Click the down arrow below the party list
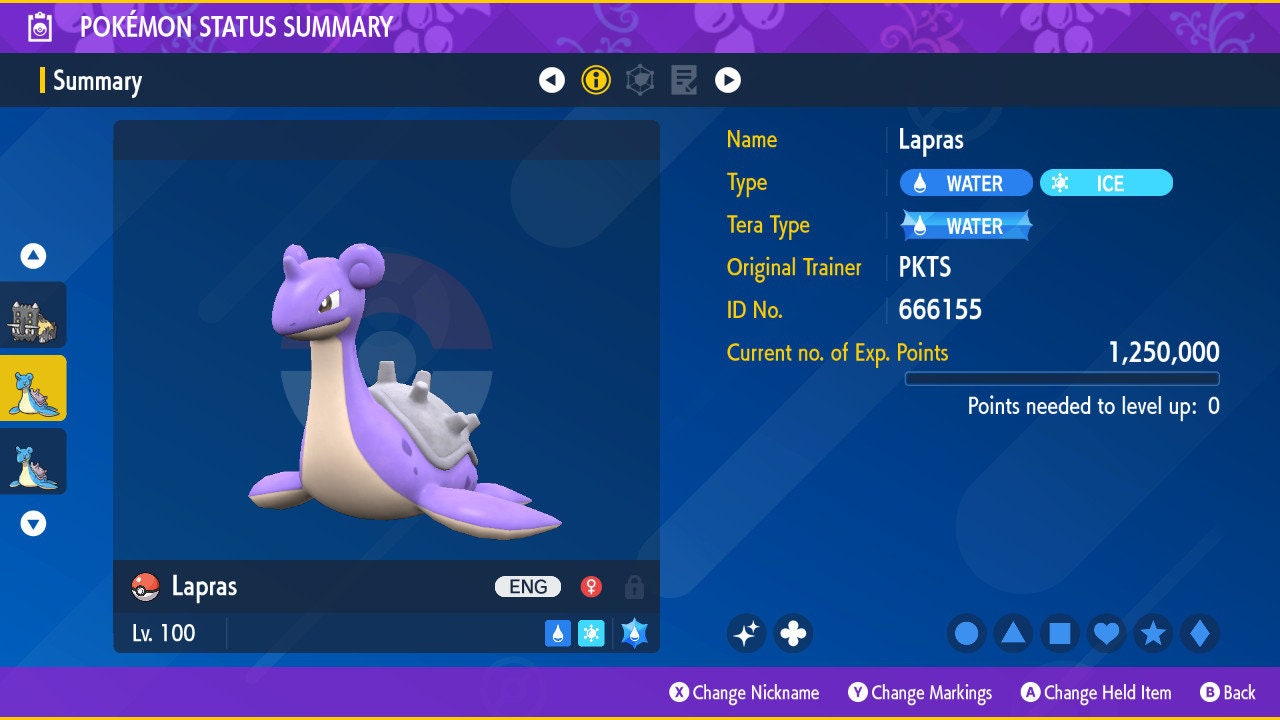Screen dimensions: 1280x720 coord(33,523)
